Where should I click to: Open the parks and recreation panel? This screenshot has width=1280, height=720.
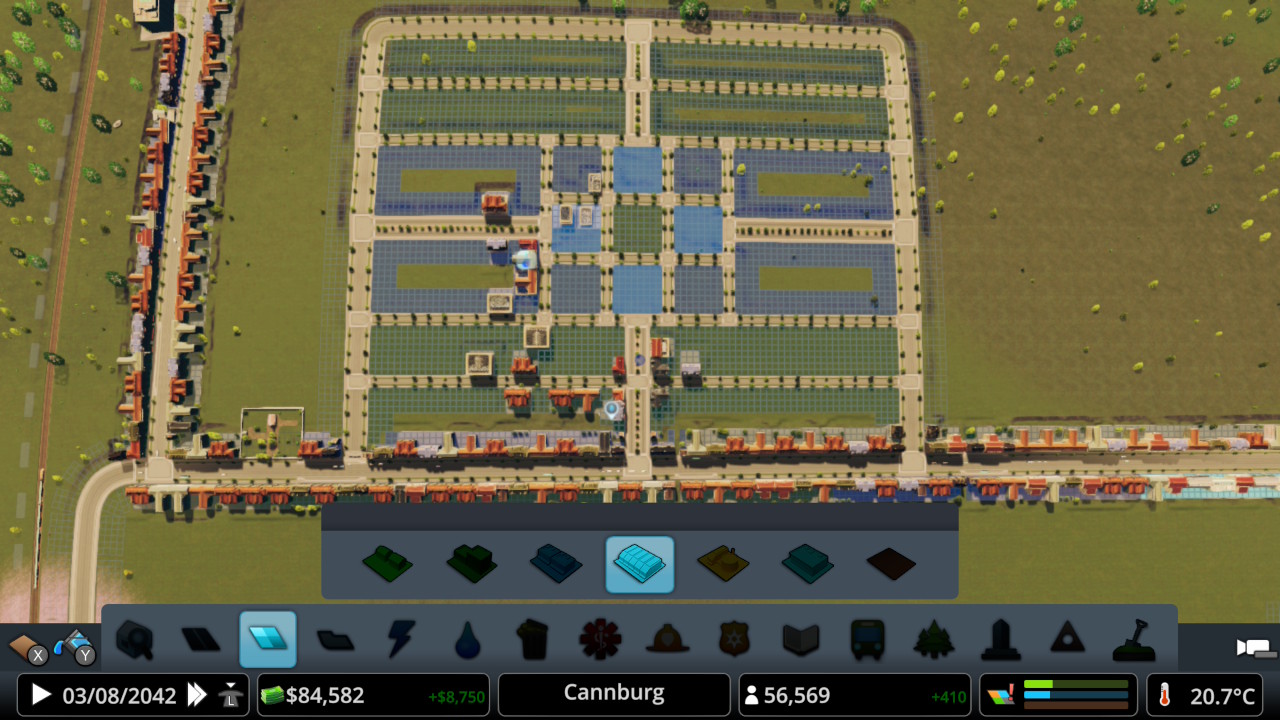click(x=934, y=641)
